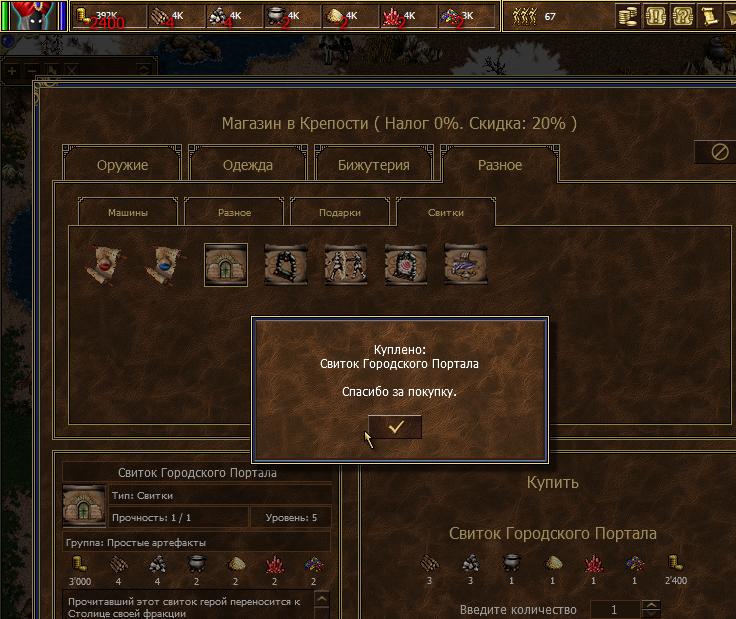
Task: Click the quantity input field
Action: 614,609
